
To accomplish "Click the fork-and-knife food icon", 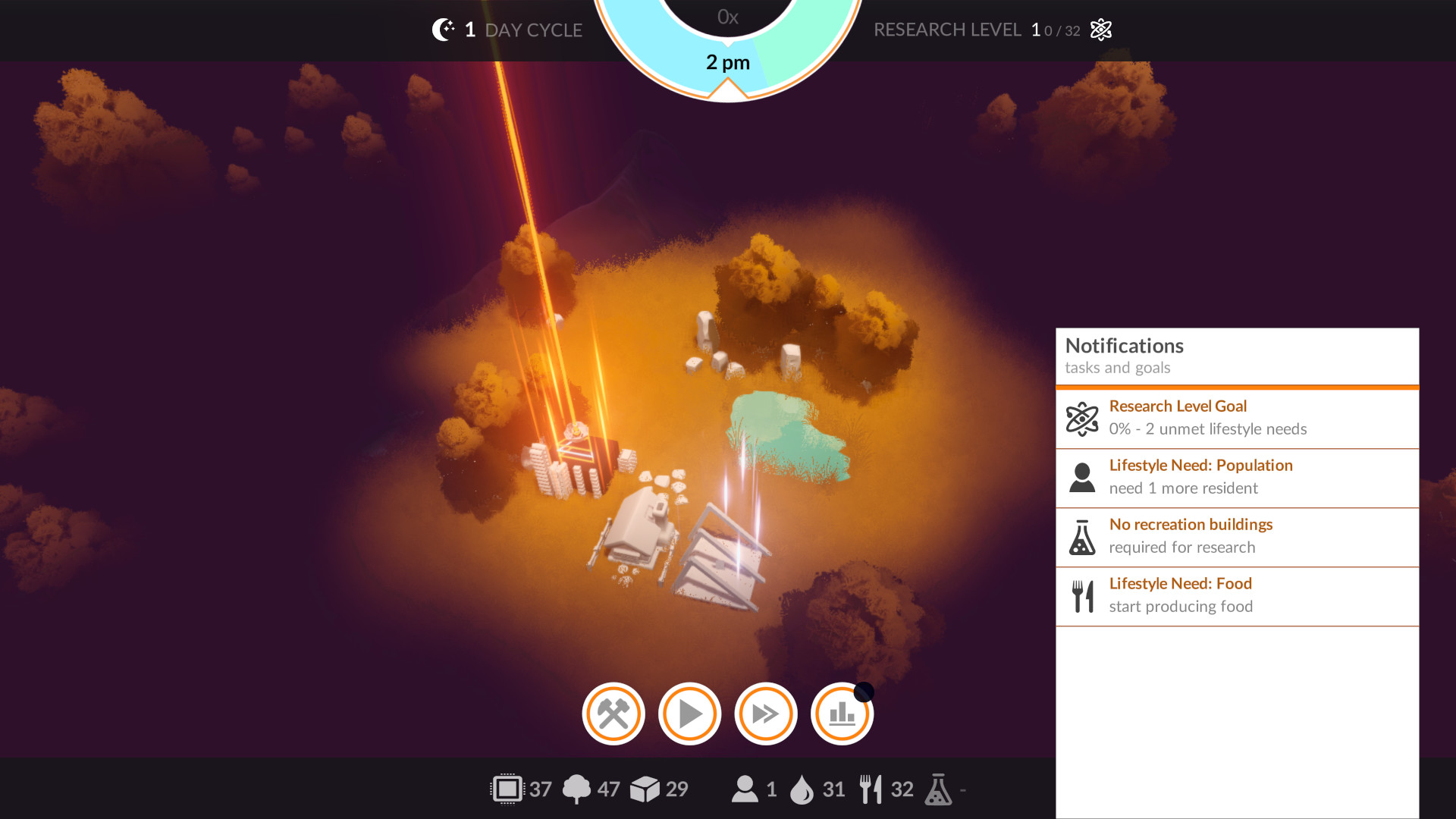I will (x=871, y=789).
